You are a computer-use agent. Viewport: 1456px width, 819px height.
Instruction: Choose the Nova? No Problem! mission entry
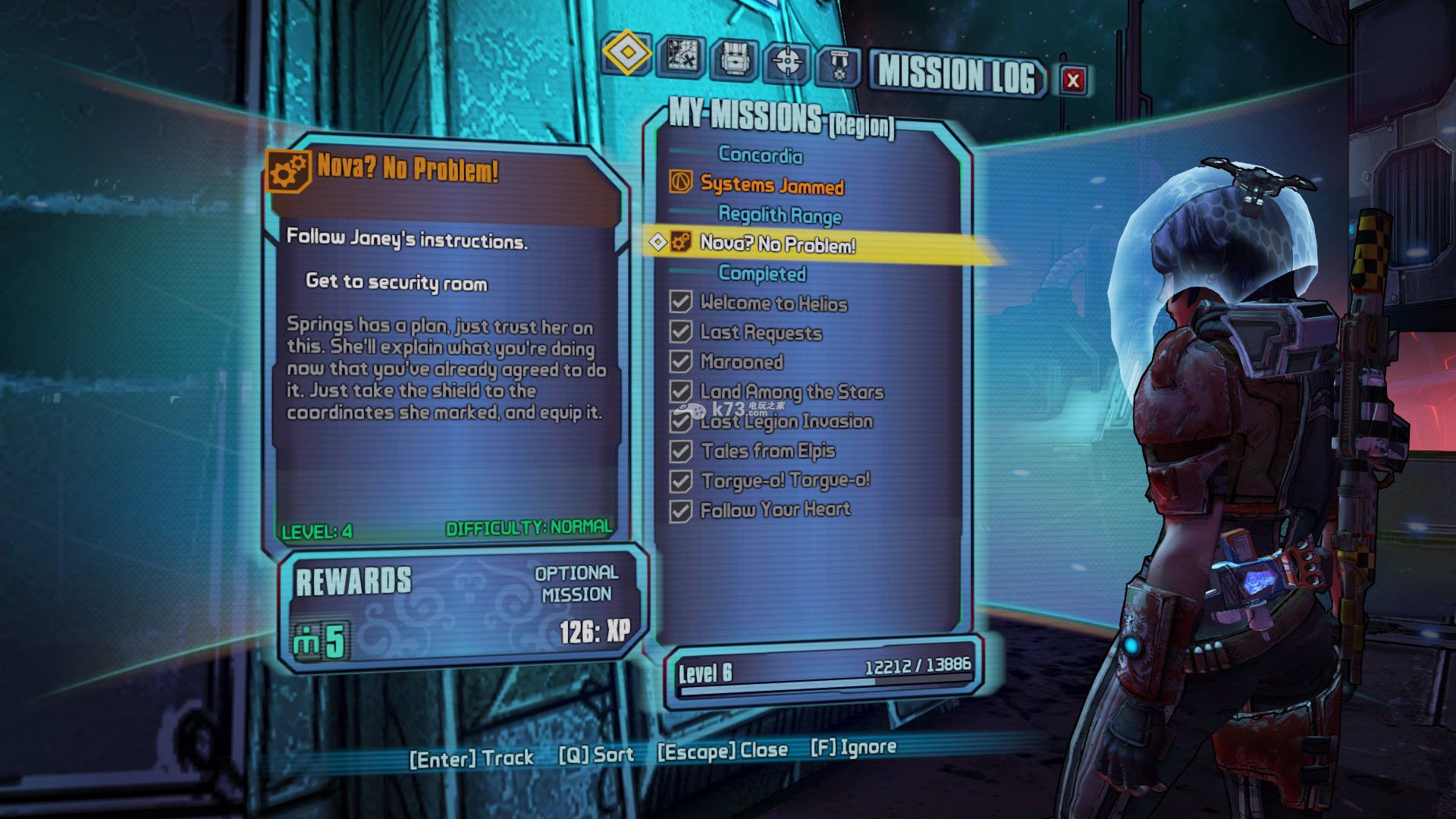[x=777, y=243]
